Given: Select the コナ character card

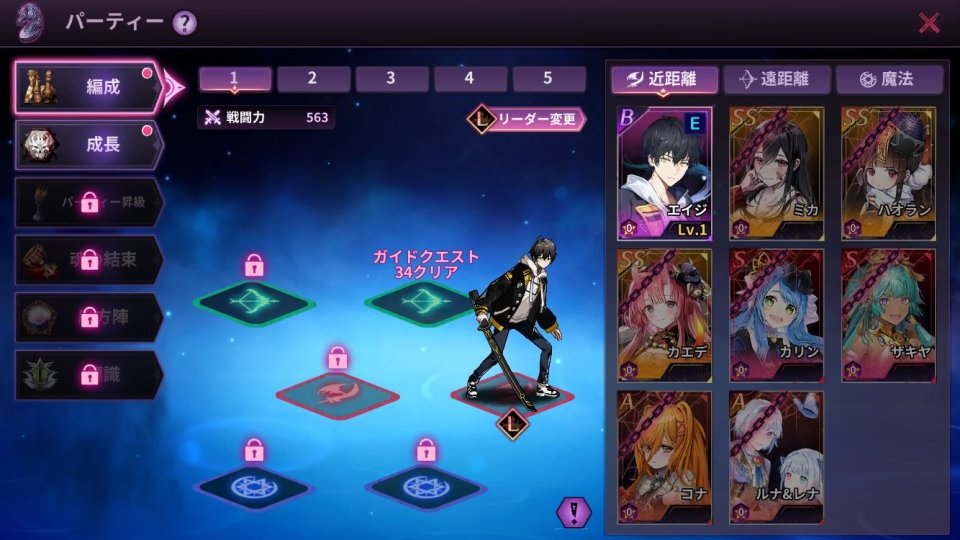Looking at the screenshot, I should (665, 457).
